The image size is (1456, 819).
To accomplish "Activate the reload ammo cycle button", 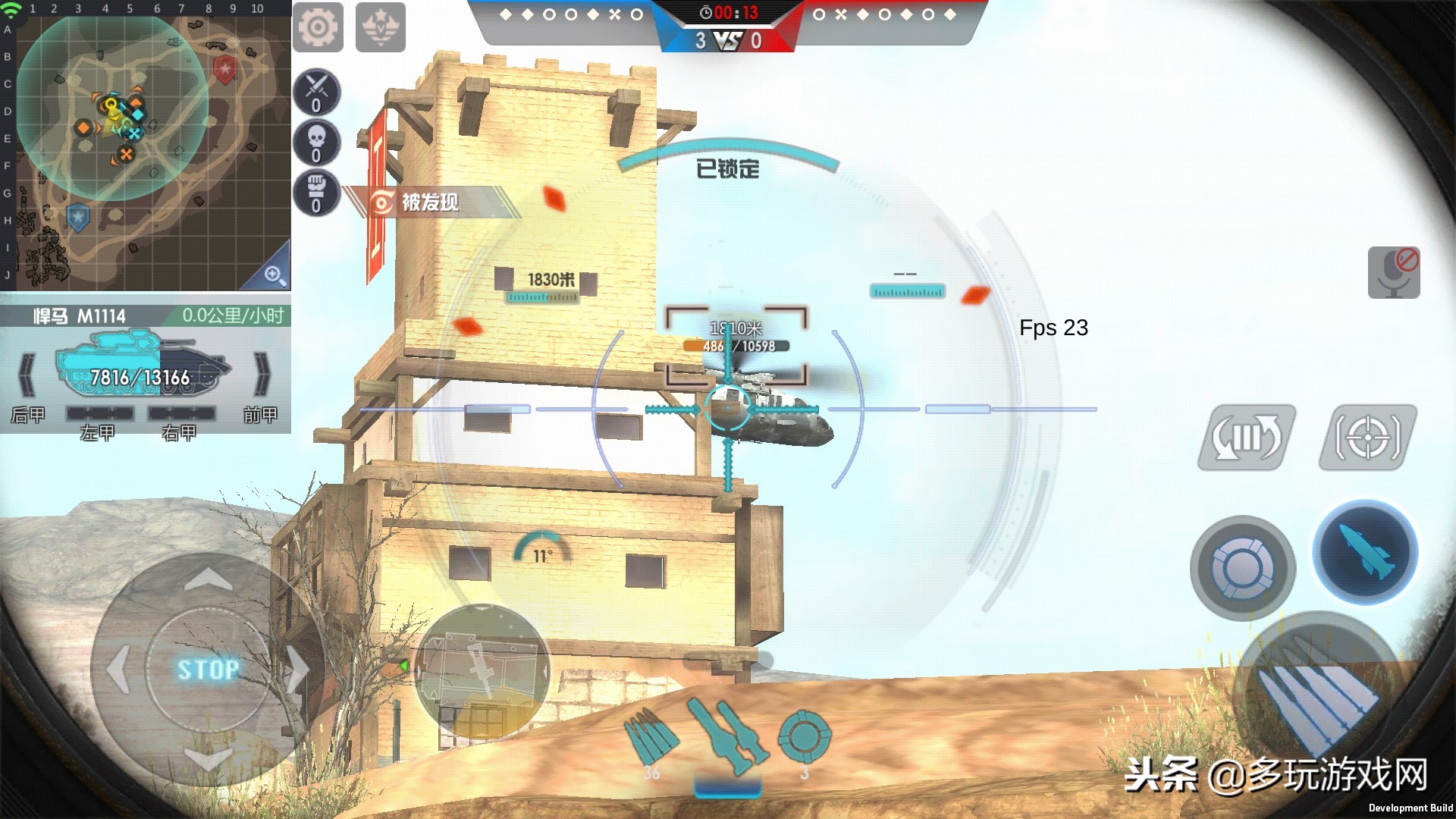I will pos(1246,438).
